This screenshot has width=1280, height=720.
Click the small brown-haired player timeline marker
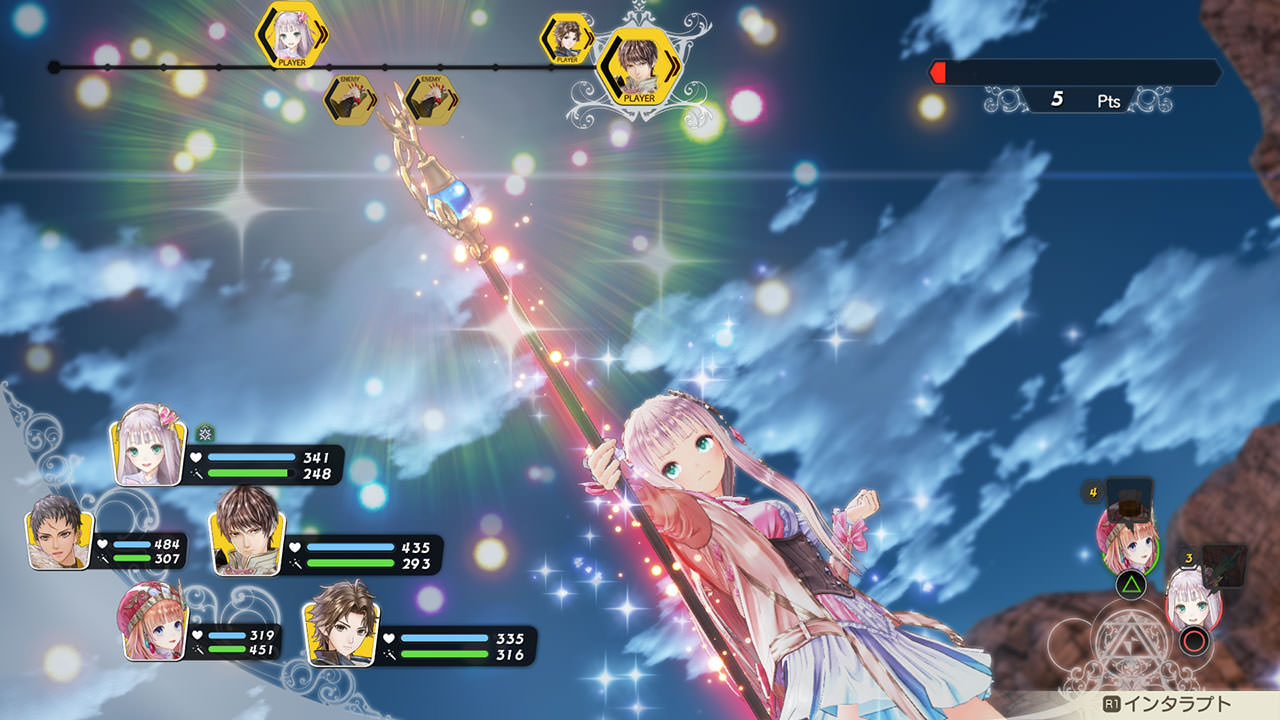click(x=566, y=39)
